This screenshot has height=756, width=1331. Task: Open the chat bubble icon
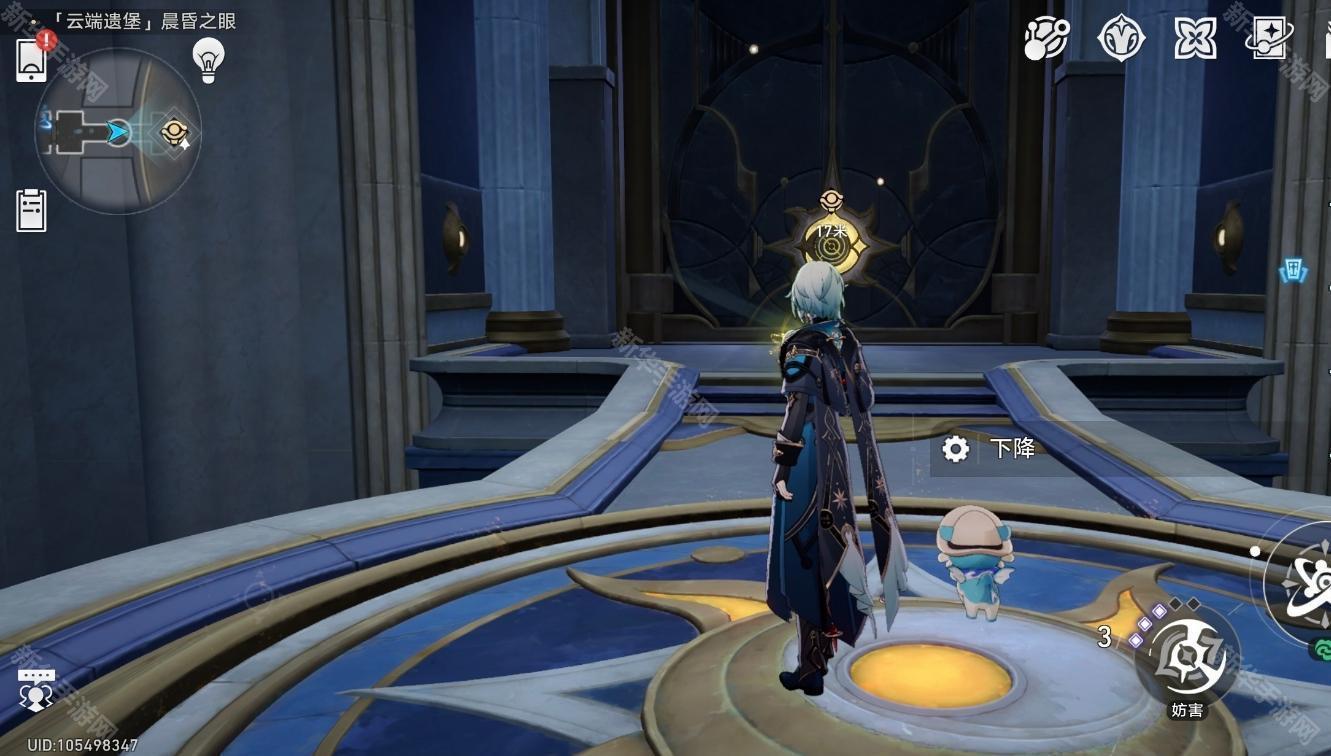pos(35,689)
